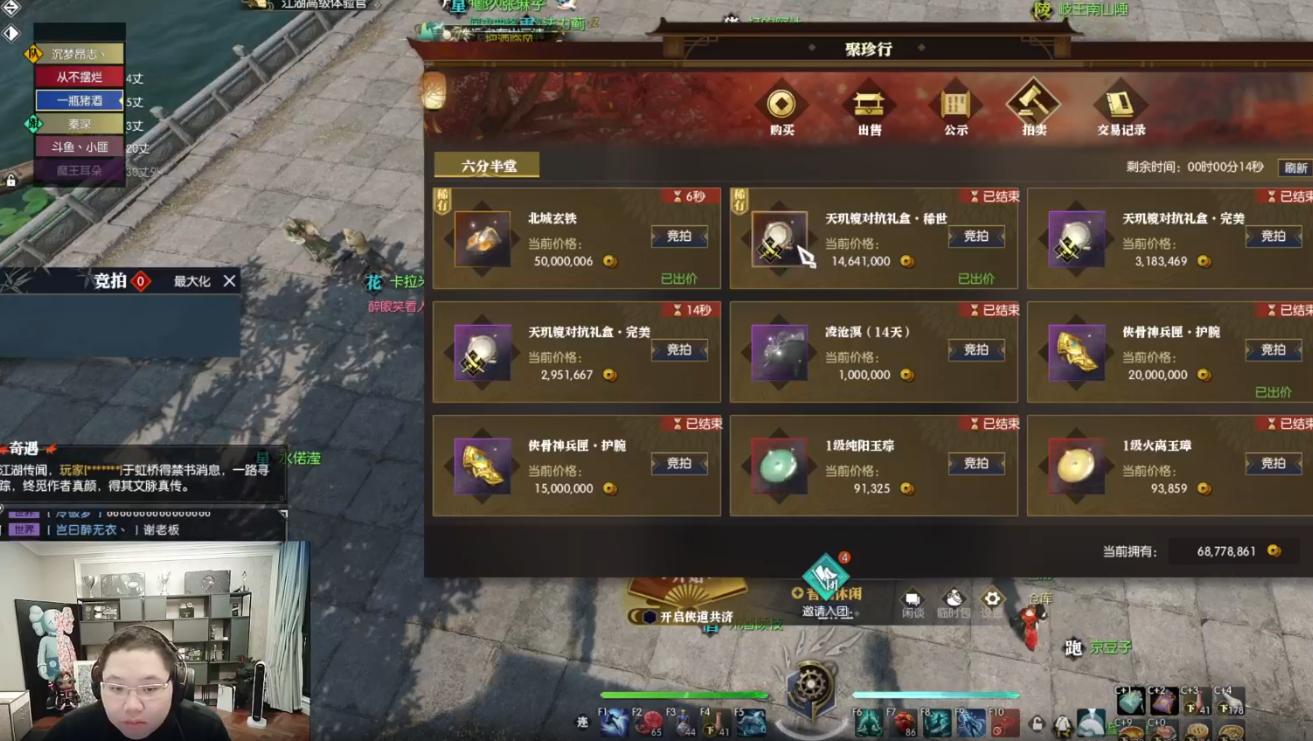Toggle the padlock icon next to the hotbar
This screenshot has height=741, width=1313.
point(1037,725)
